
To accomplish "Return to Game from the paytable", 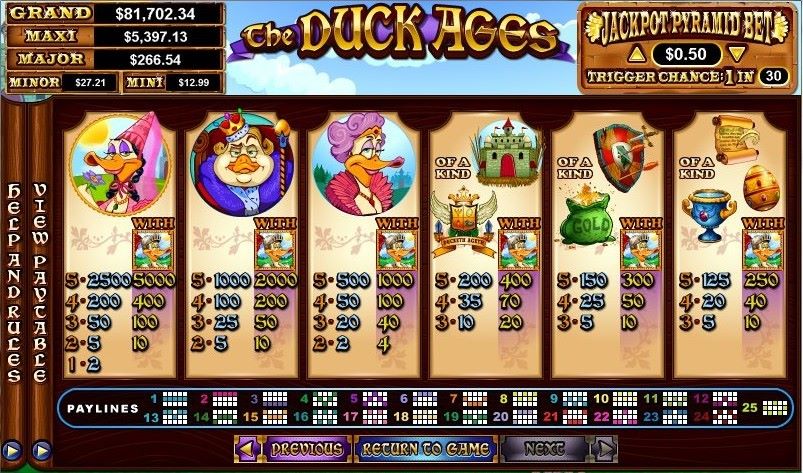I will (x=425, y=448).
